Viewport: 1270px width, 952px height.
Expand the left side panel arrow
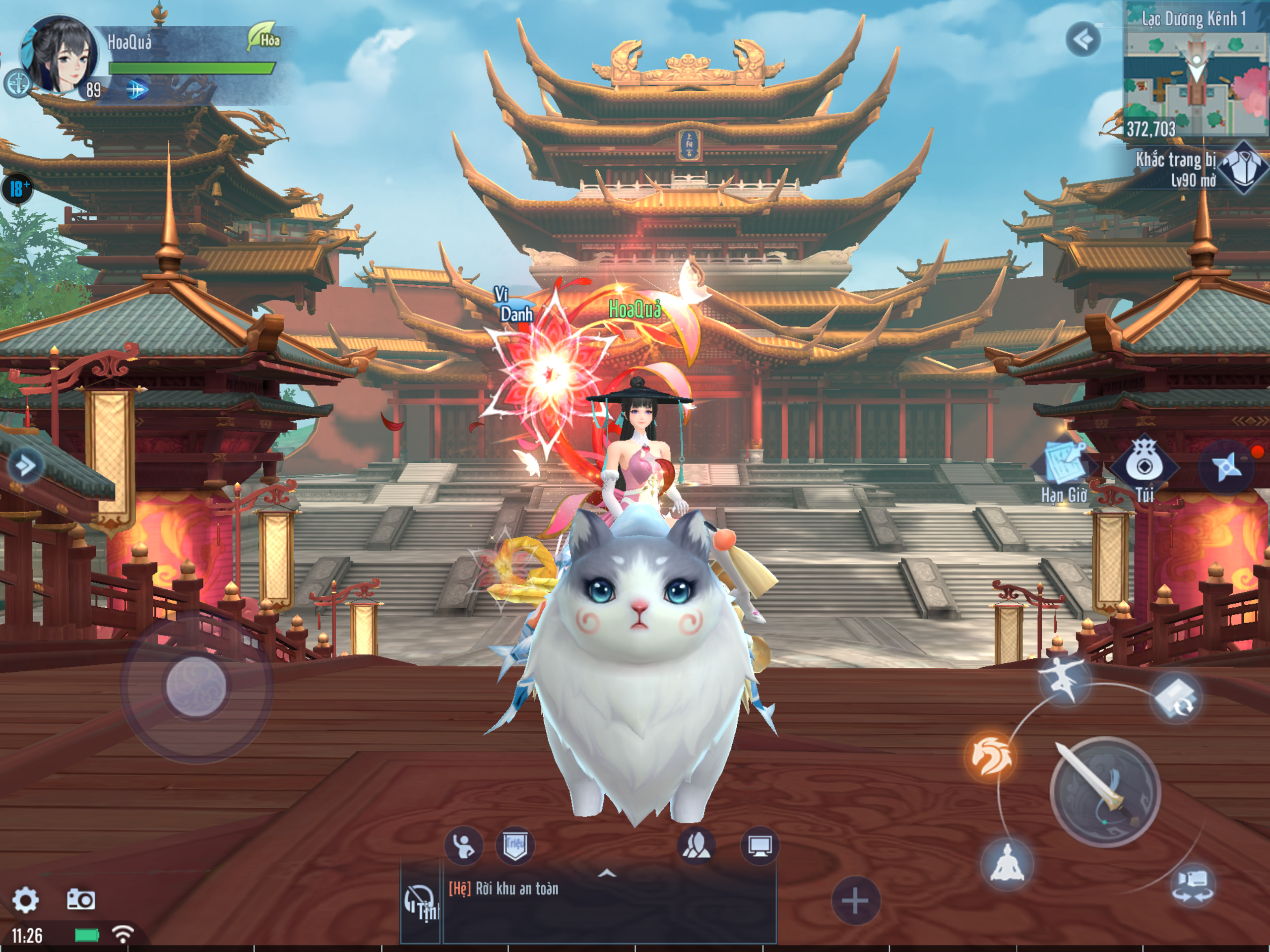[25, 465]
